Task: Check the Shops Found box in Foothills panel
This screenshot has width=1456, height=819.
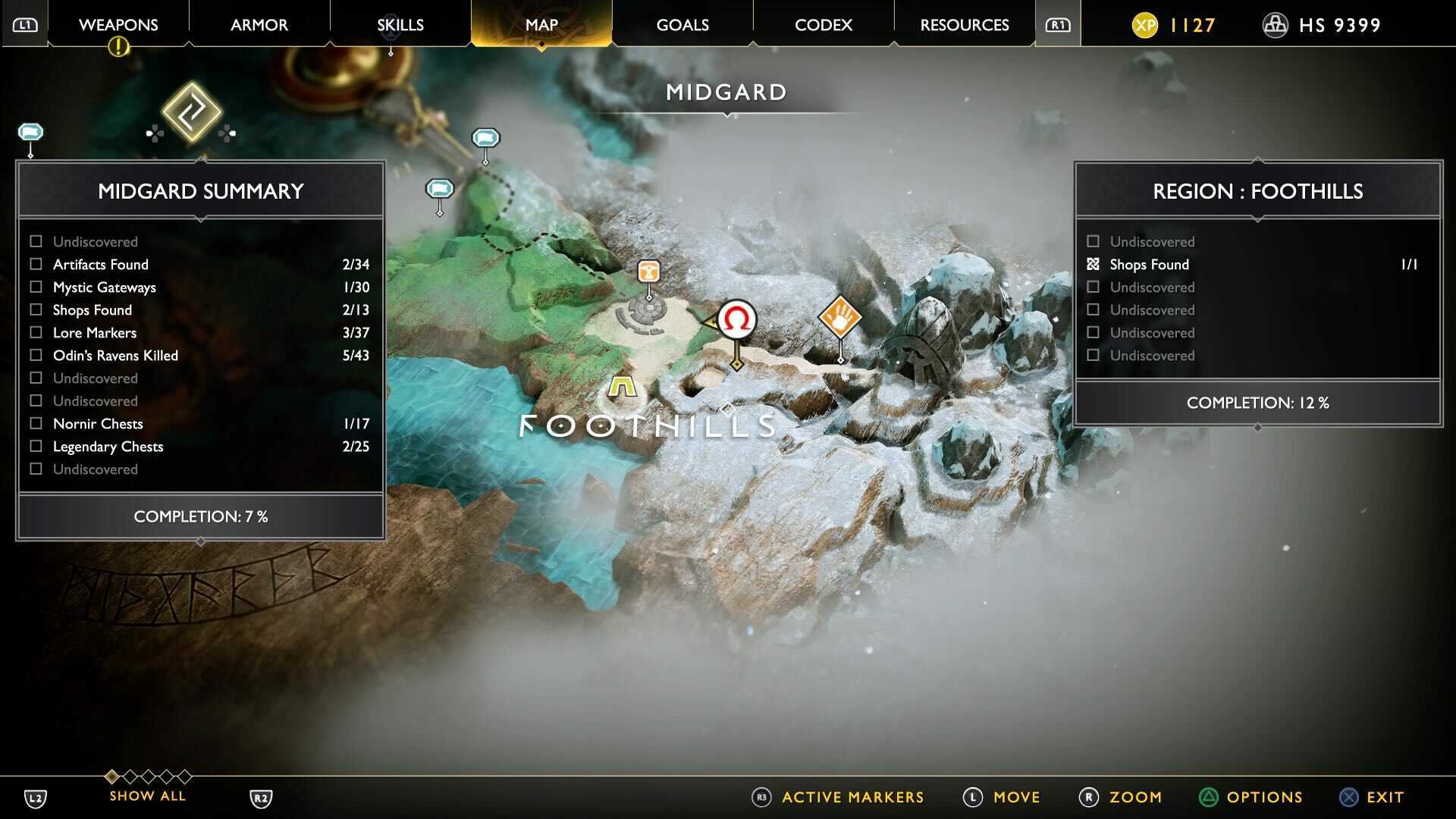Action: coord(1092,264)
